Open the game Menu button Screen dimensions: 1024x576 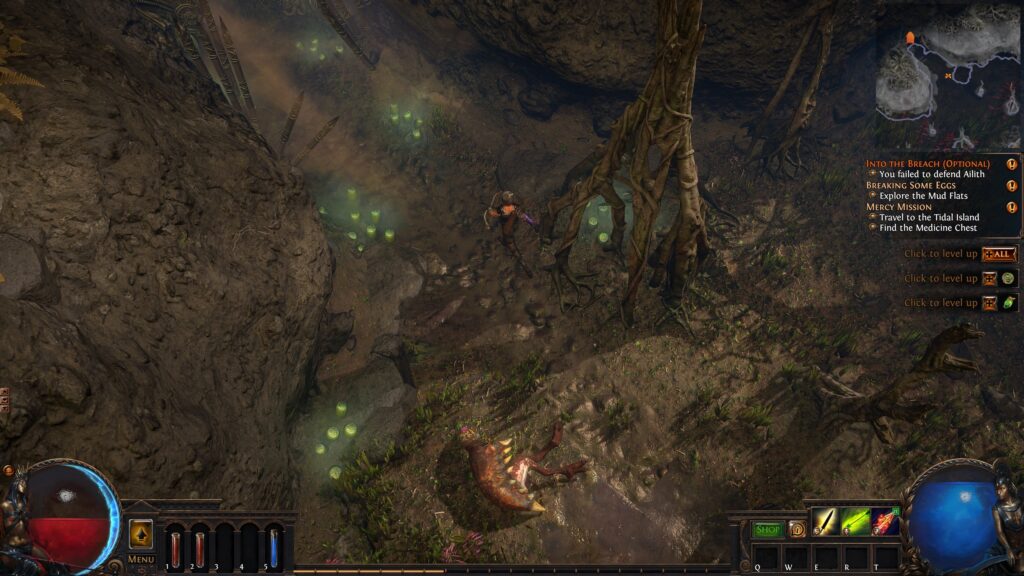[141, 559]
